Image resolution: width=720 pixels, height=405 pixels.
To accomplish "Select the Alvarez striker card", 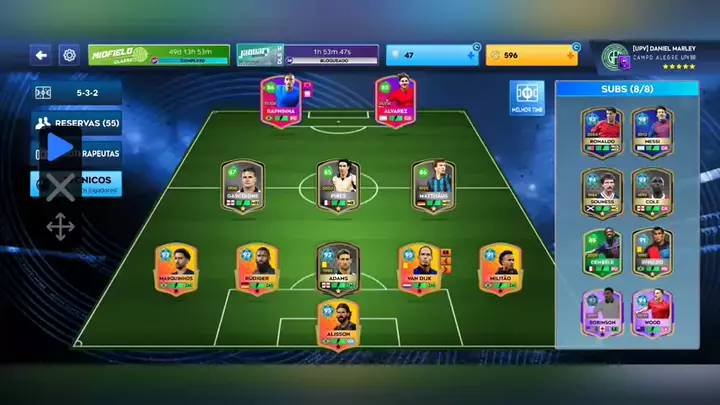I will coord(396,101).
